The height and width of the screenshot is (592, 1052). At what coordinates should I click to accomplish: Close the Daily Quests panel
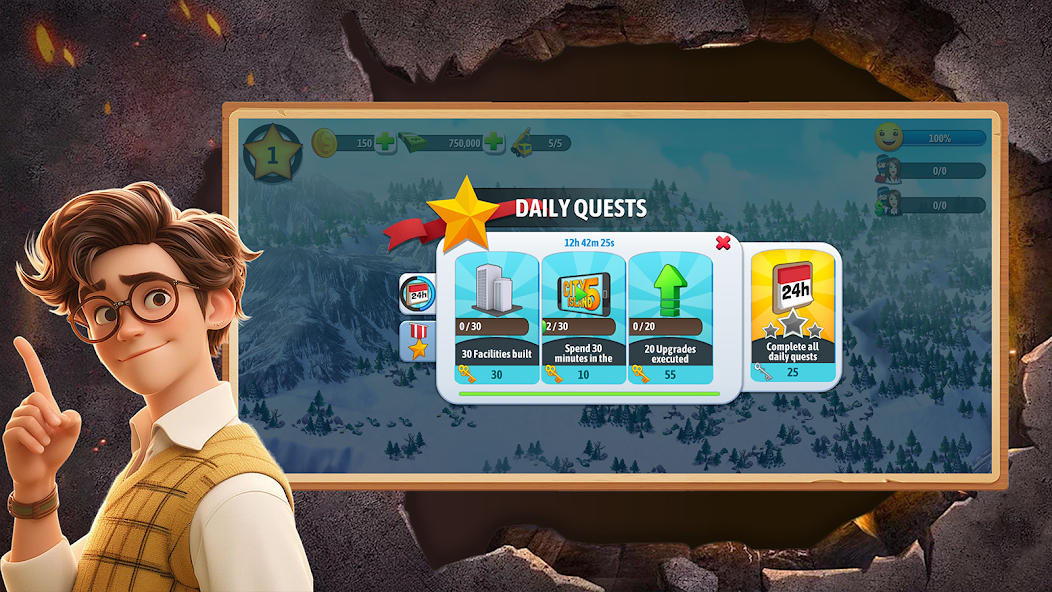(723, 243)
